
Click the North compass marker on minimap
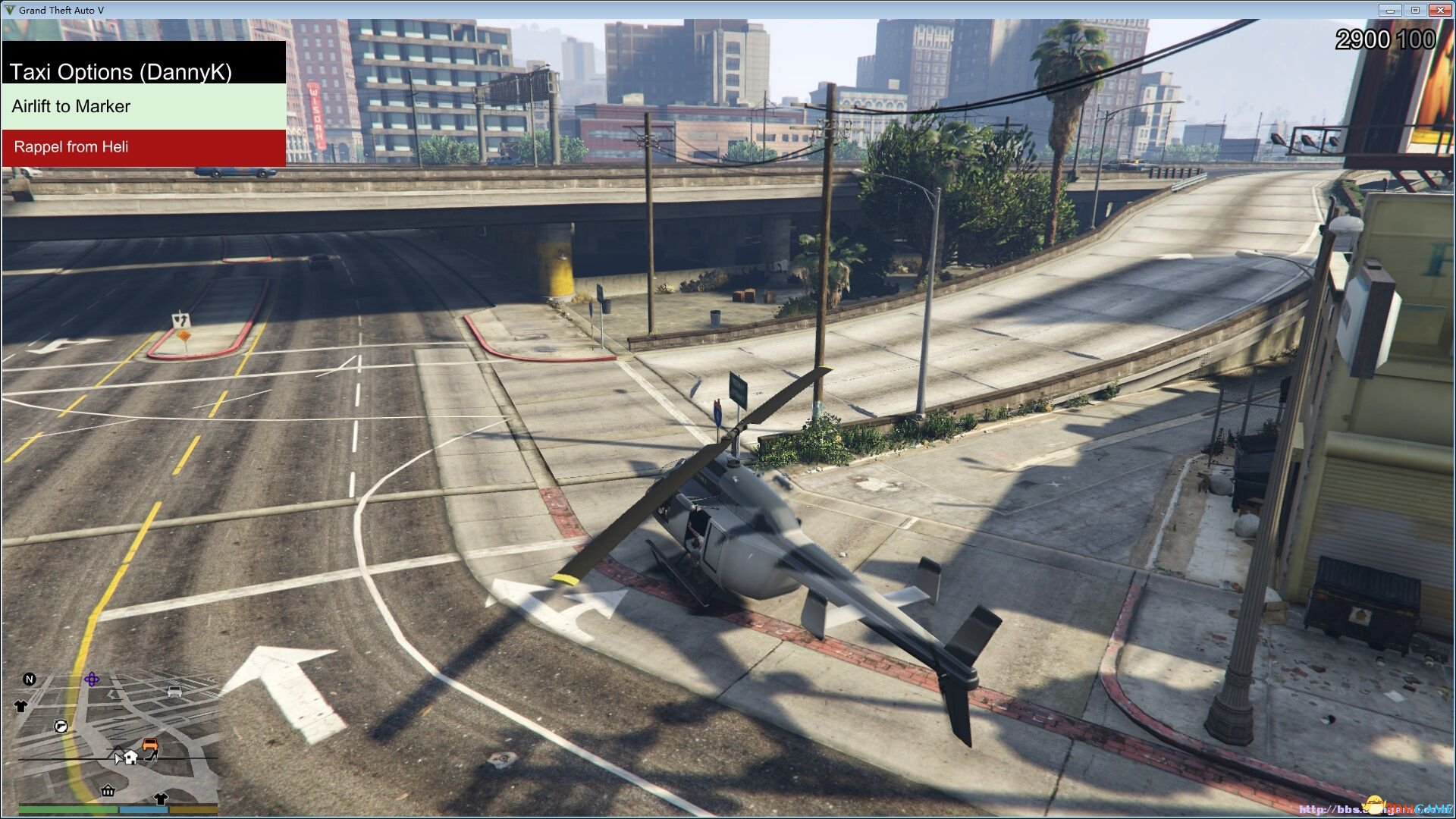pyautogui.click(x=29, y=679)
